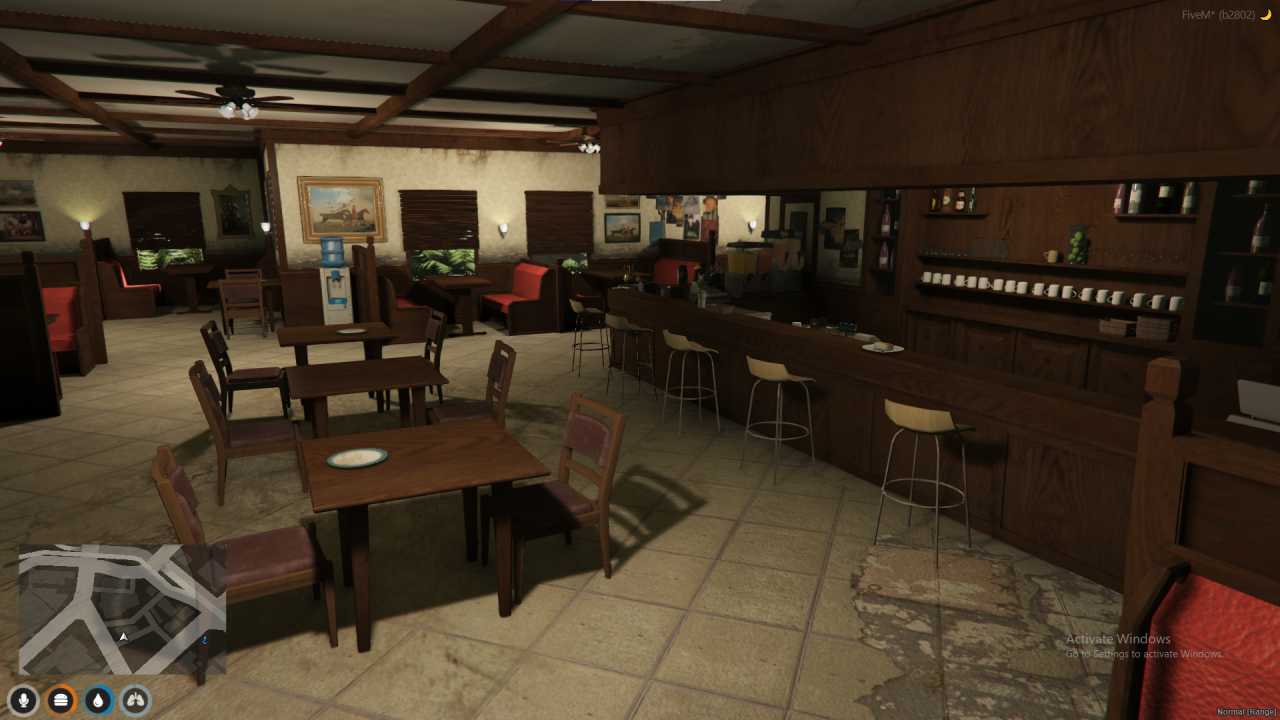Click the white player arrow on the minimap

point(123,634)
